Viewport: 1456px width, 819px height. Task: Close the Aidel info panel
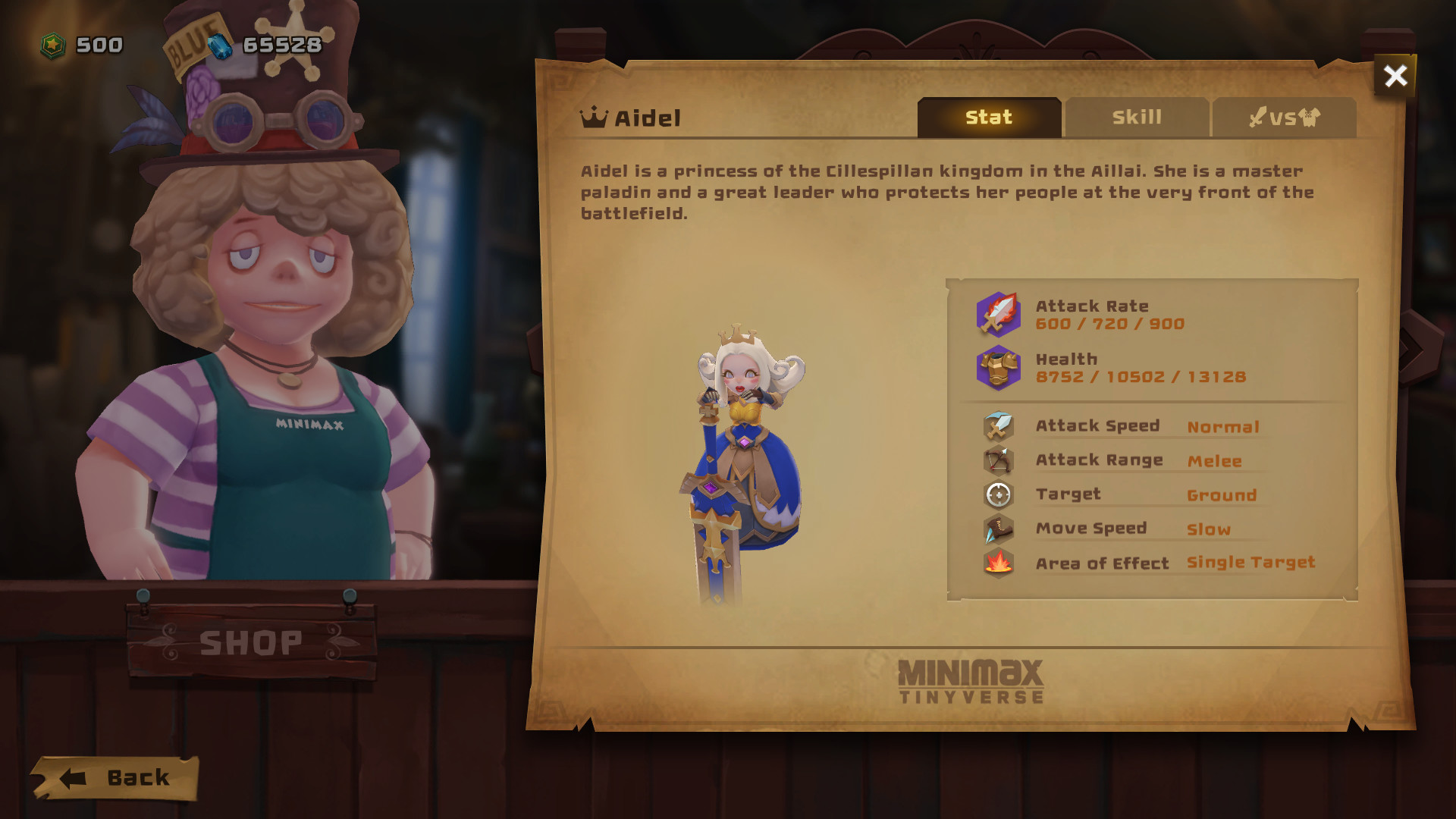1395,76
